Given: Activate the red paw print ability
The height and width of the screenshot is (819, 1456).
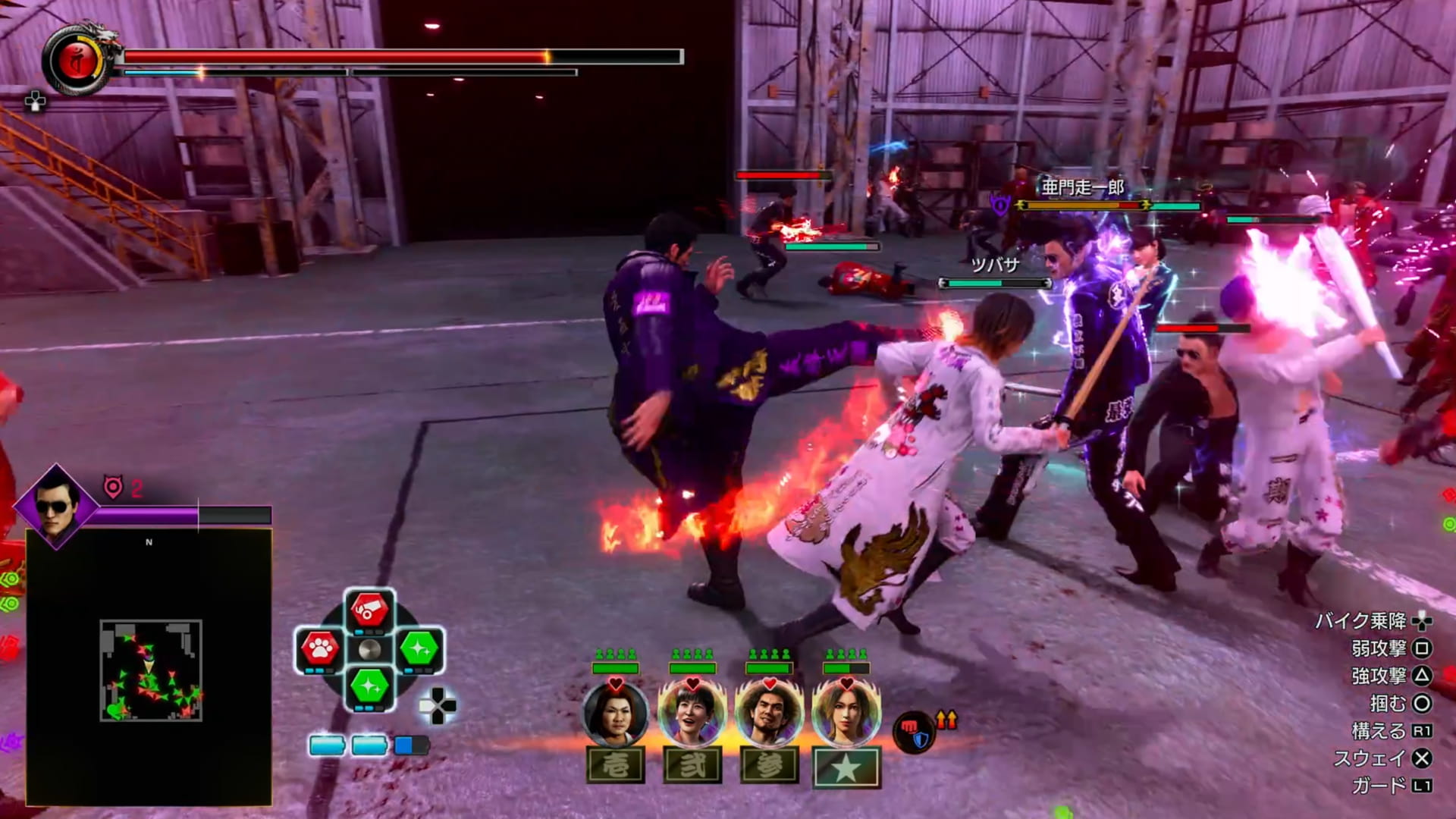Looking at the screenshot, I should pyautogui.click(x=319, y=648).
